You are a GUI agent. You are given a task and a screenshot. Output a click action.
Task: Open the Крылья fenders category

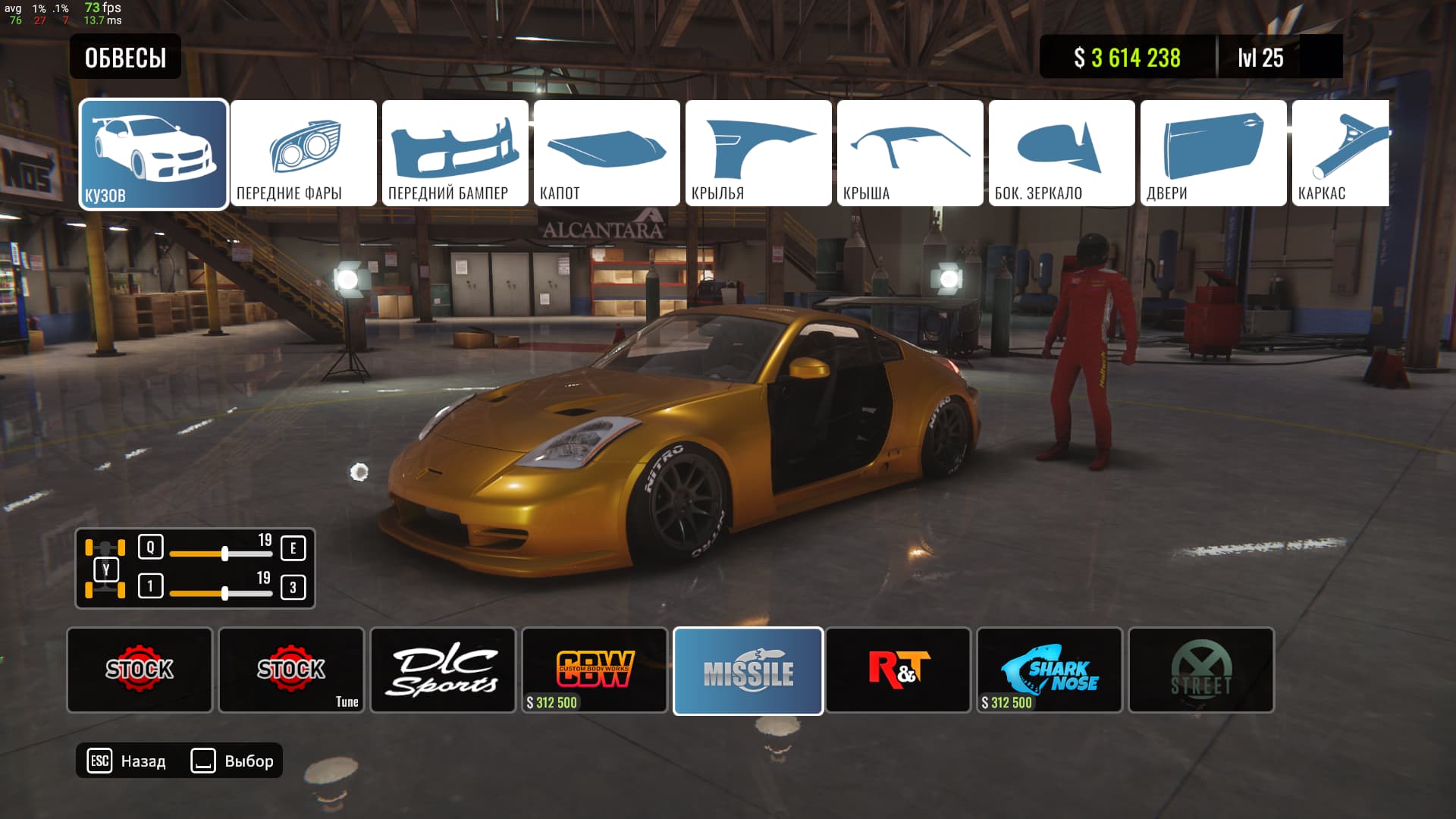[x=758, y=153]
